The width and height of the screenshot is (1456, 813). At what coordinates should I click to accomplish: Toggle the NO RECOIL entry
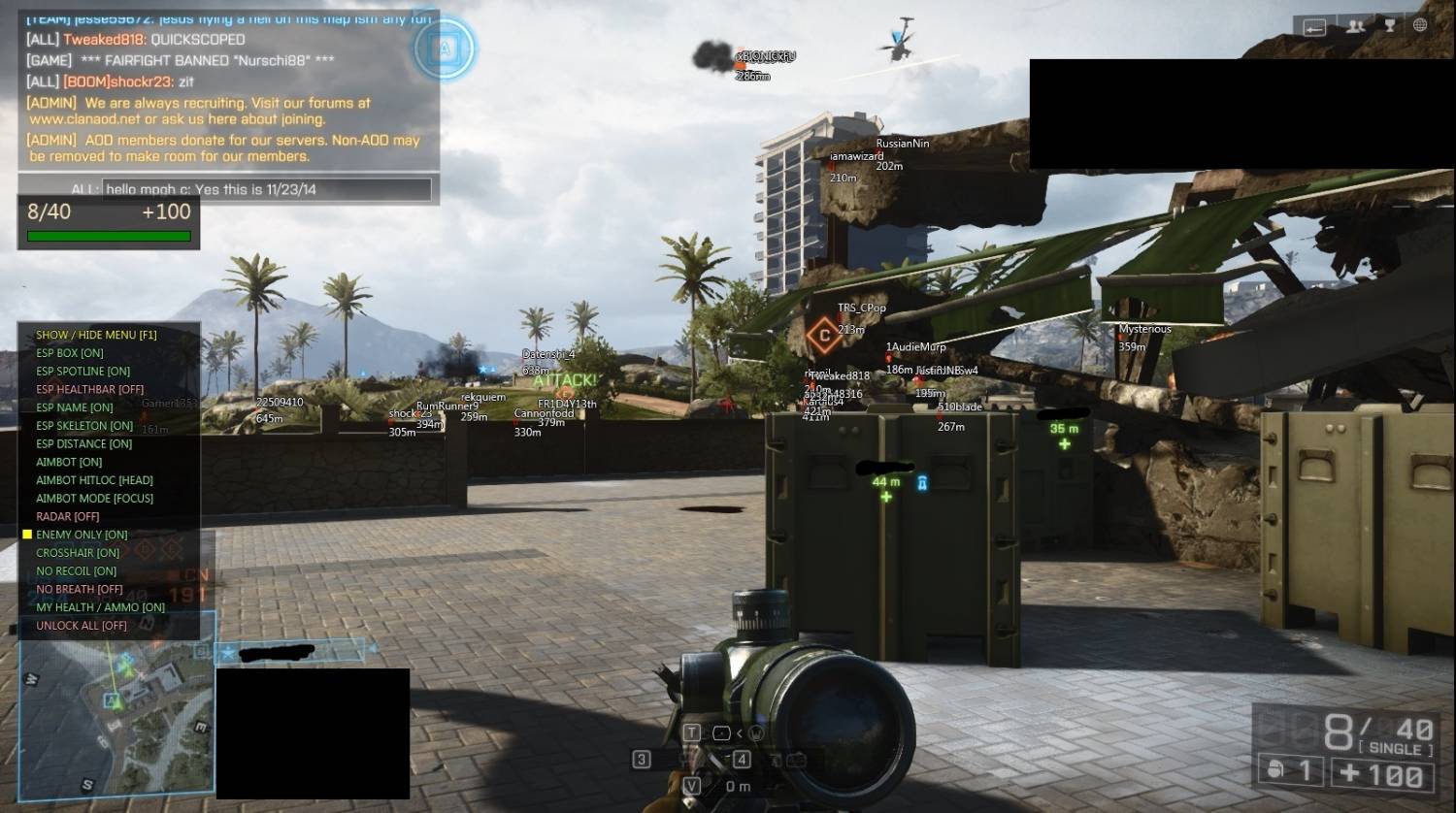[76, 571]
